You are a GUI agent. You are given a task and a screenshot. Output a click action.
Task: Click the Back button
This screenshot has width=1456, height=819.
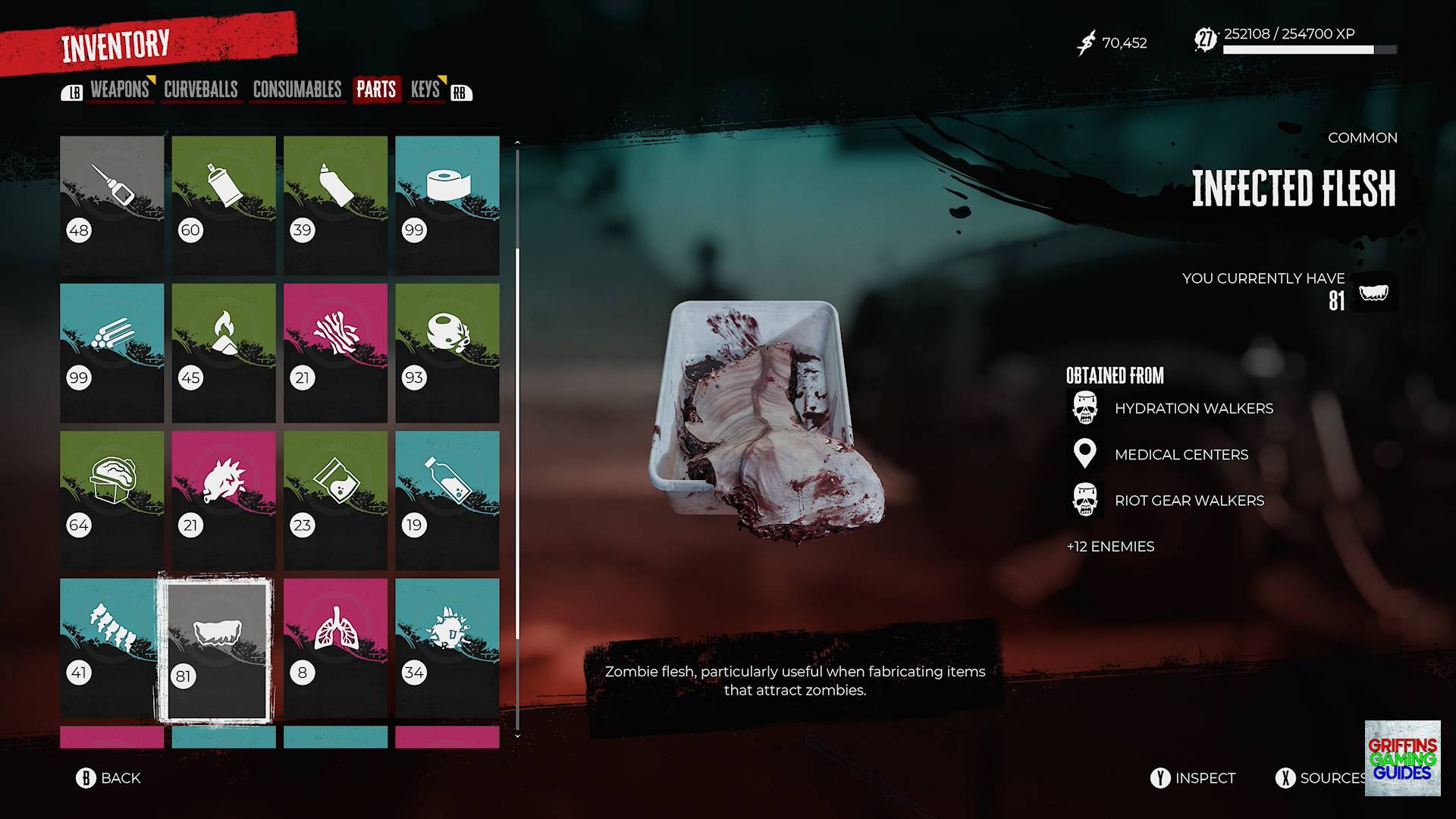point(109,778)
